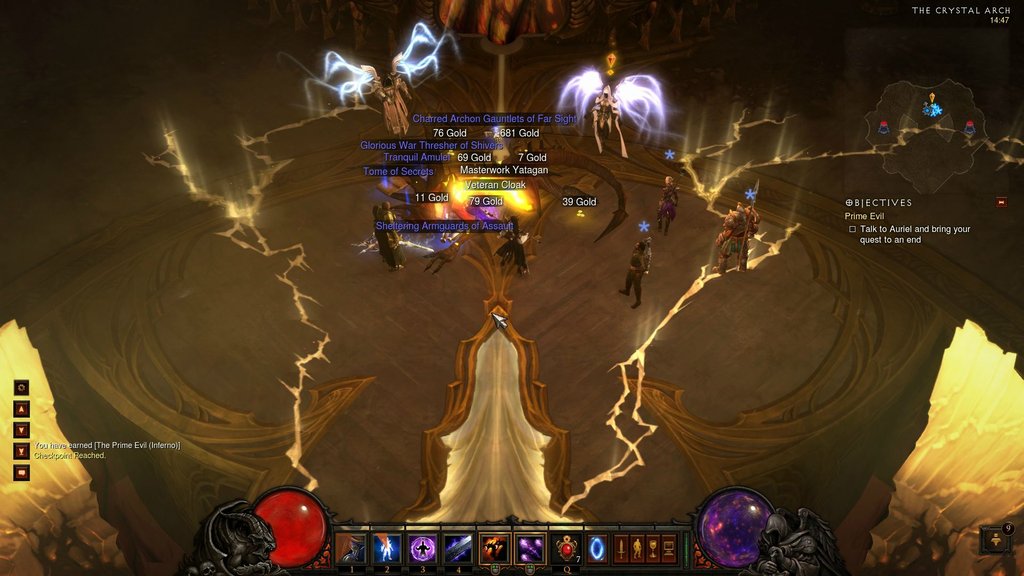Pick up the Charred Archon Gauntlets of Far Sight label
1024x576 pixels.
click(494, 119)
